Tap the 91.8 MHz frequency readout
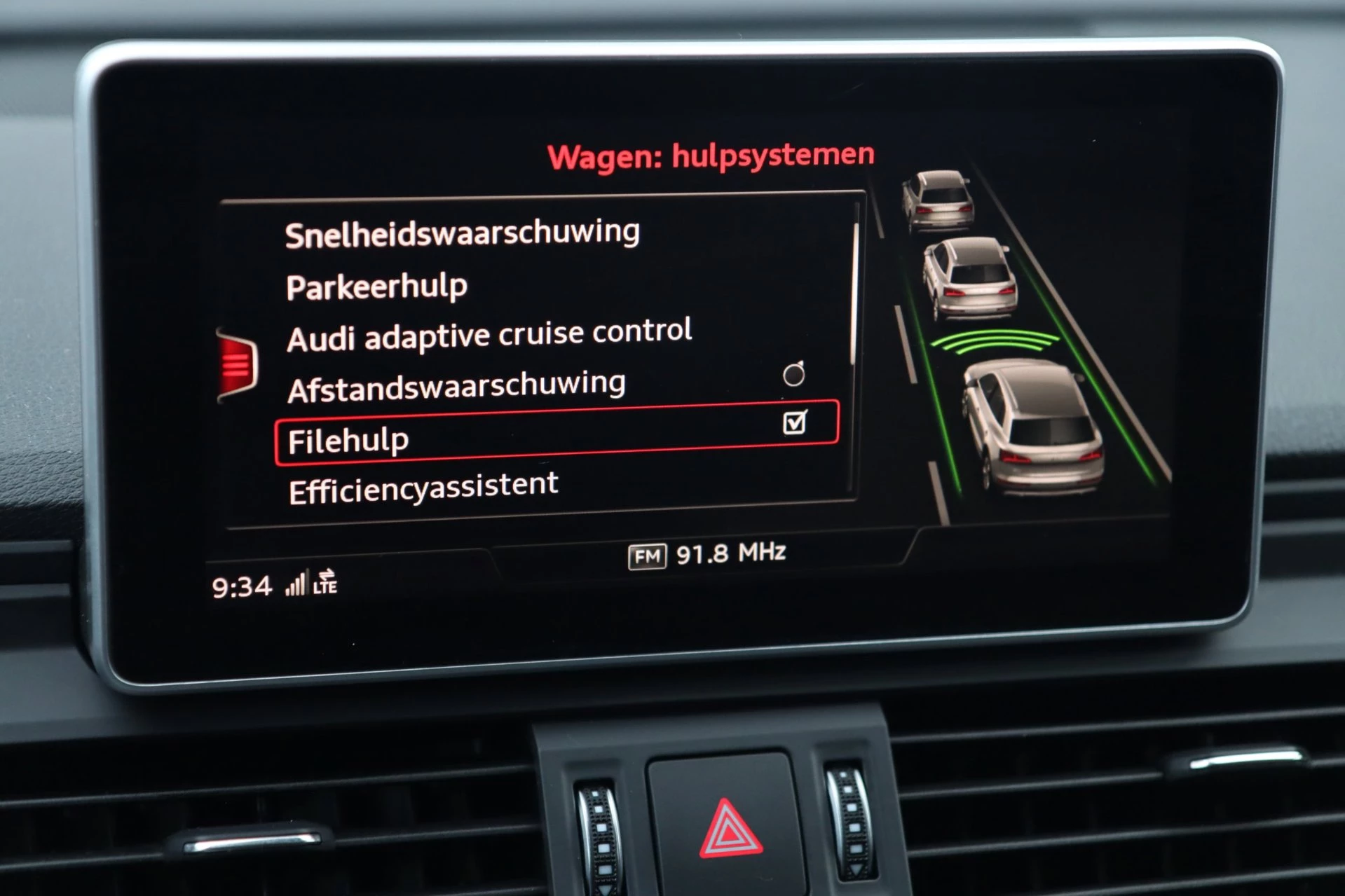Image resolution: width=1345 pixels, height=896 pixels. pos(732,553)
